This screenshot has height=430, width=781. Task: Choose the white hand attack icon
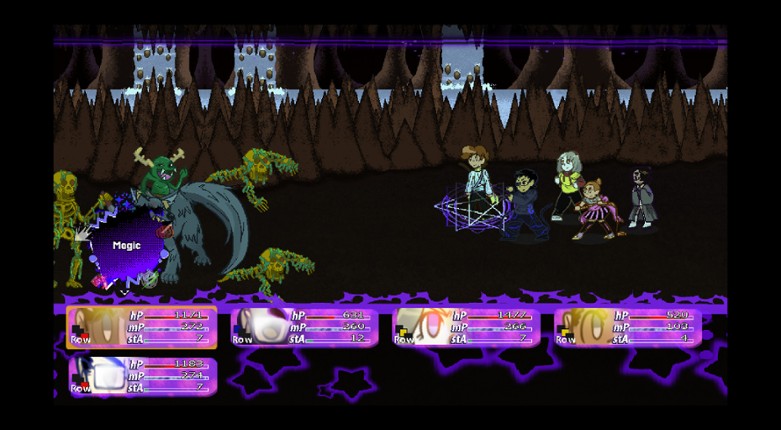[x=81, y=235]
